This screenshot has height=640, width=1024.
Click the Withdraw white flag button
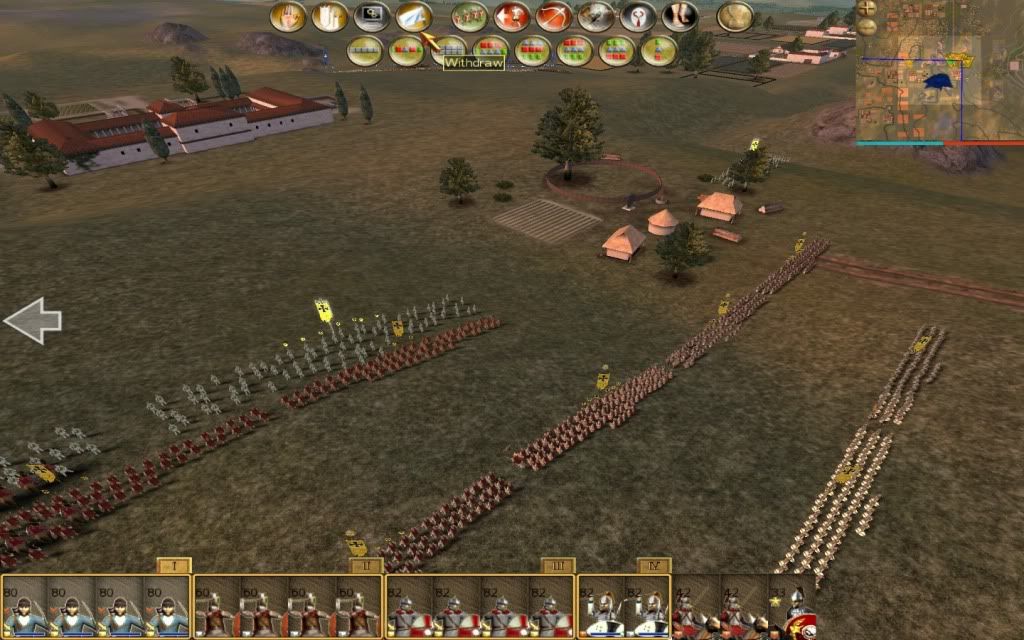click(414, 17)
